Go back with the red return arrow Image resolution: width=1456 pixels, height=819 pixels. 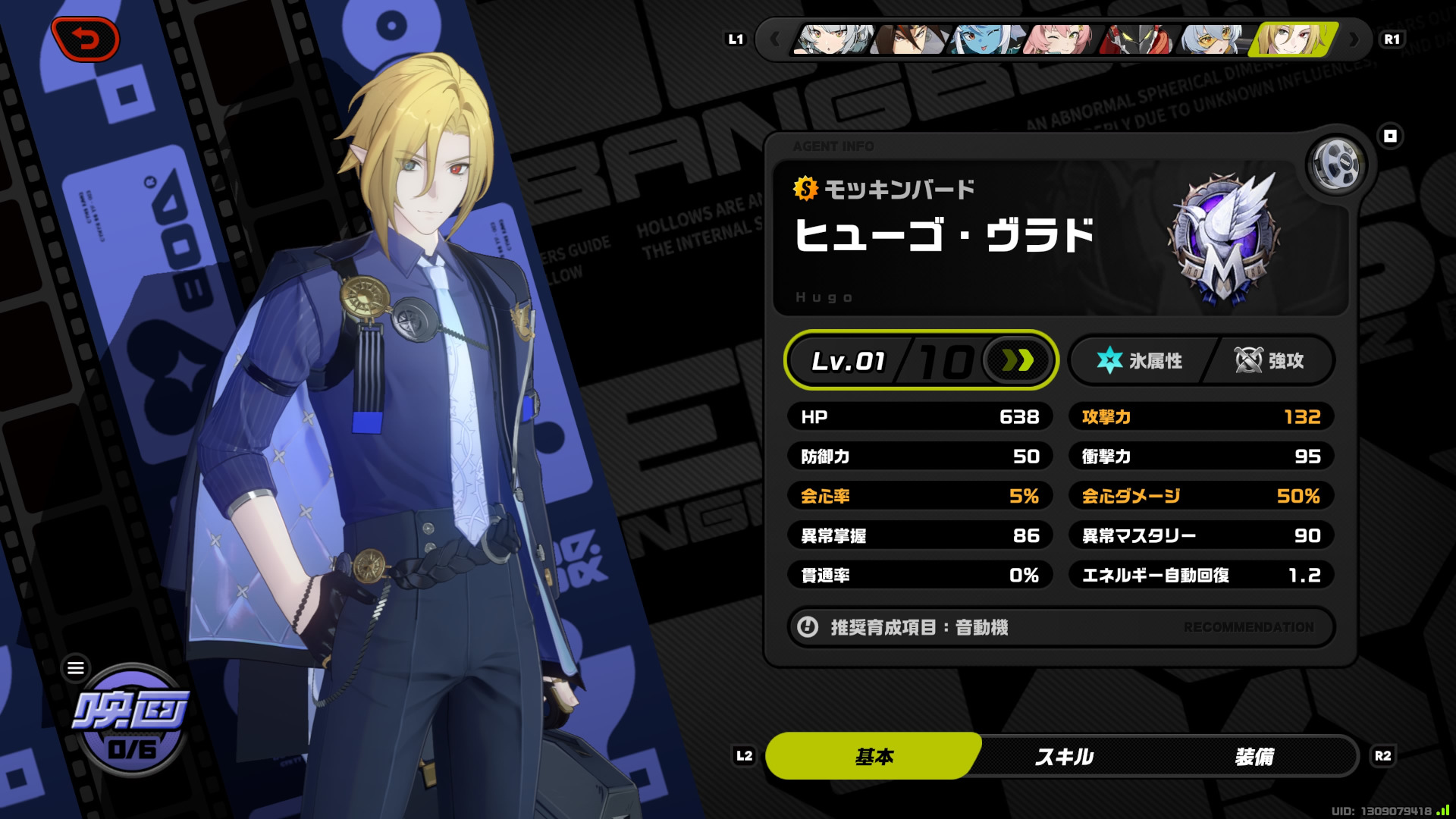tap(86, 39)
